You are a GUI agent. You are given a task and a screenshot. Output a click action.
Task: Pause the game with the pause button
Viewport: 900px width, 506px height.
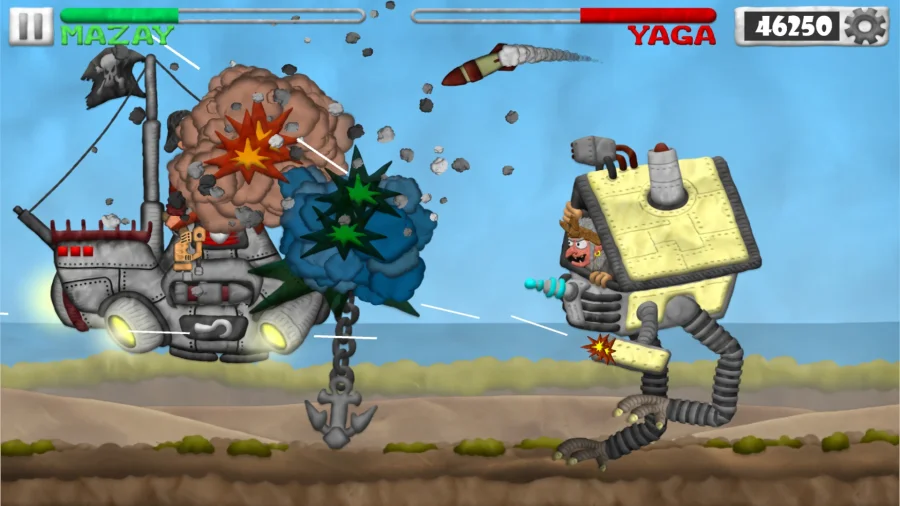pyautogui.click(x=31, y=26)
